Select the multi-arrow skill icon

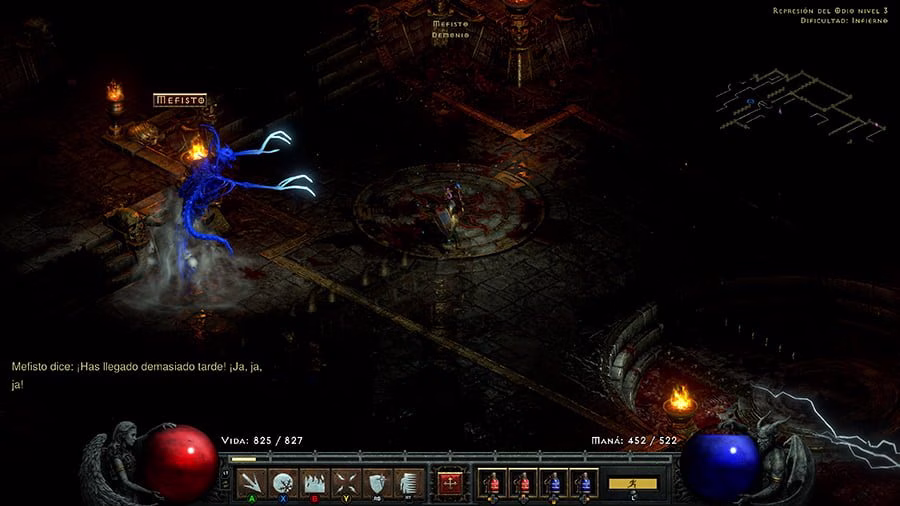pyautogui.click(x=252, y=482)
